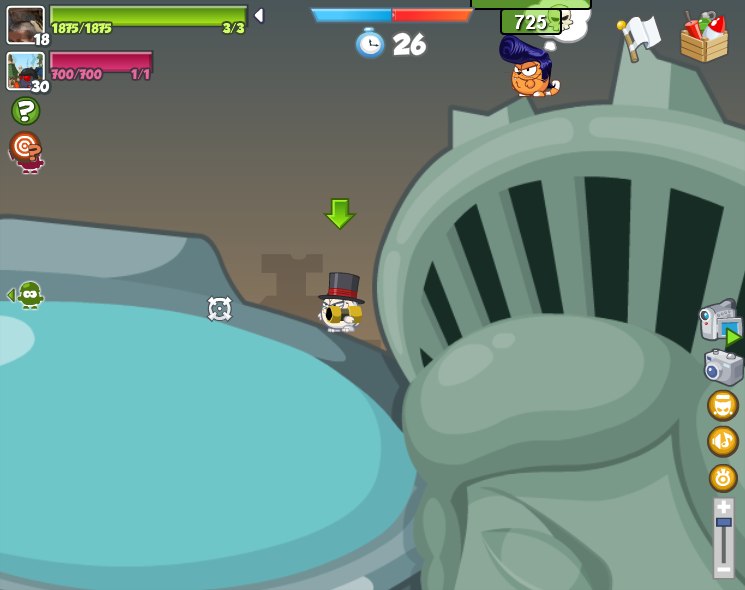Select the level 30 opponent avatar

25,70
